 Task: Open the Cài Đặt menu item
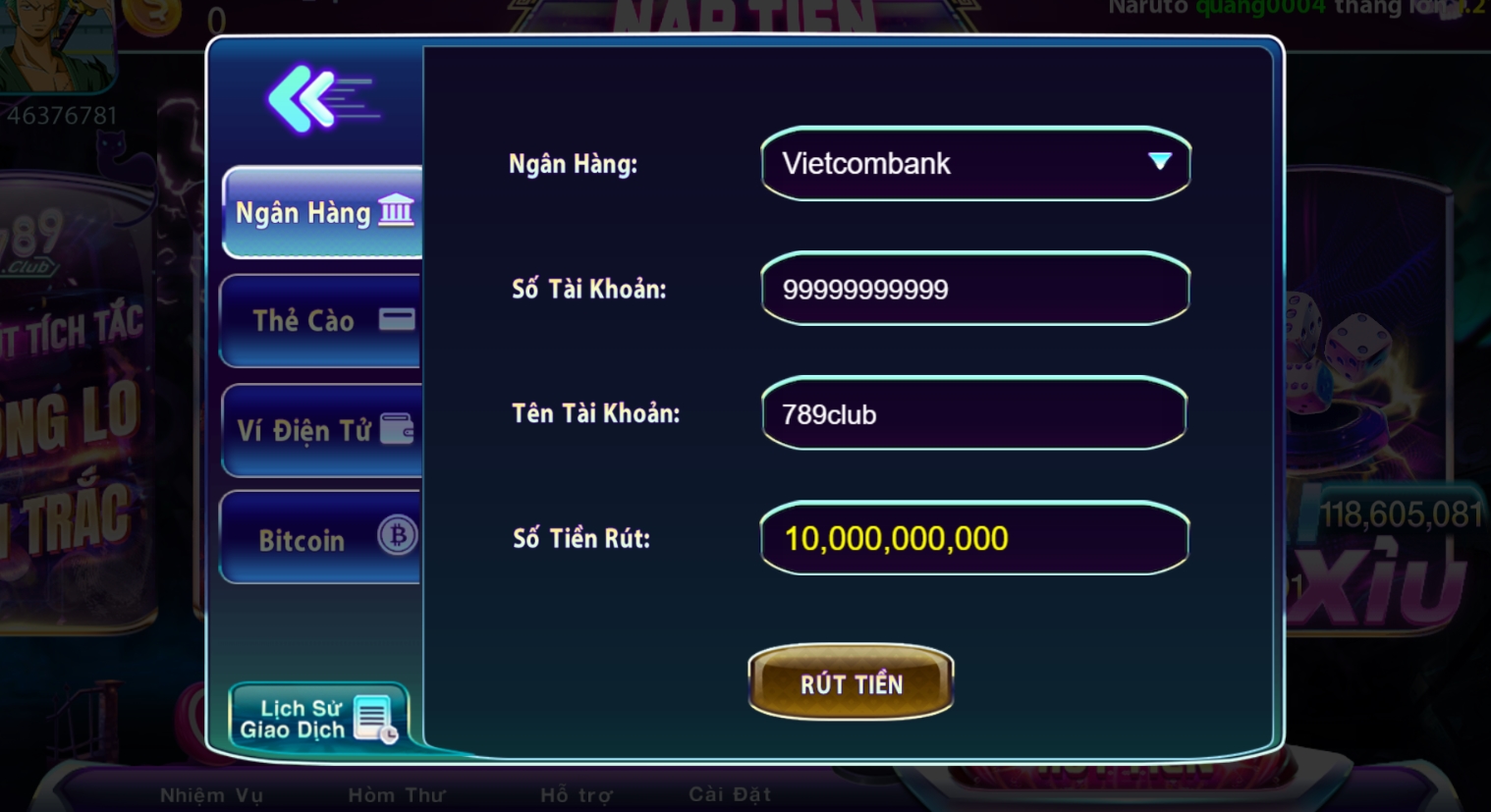point(730,793)
